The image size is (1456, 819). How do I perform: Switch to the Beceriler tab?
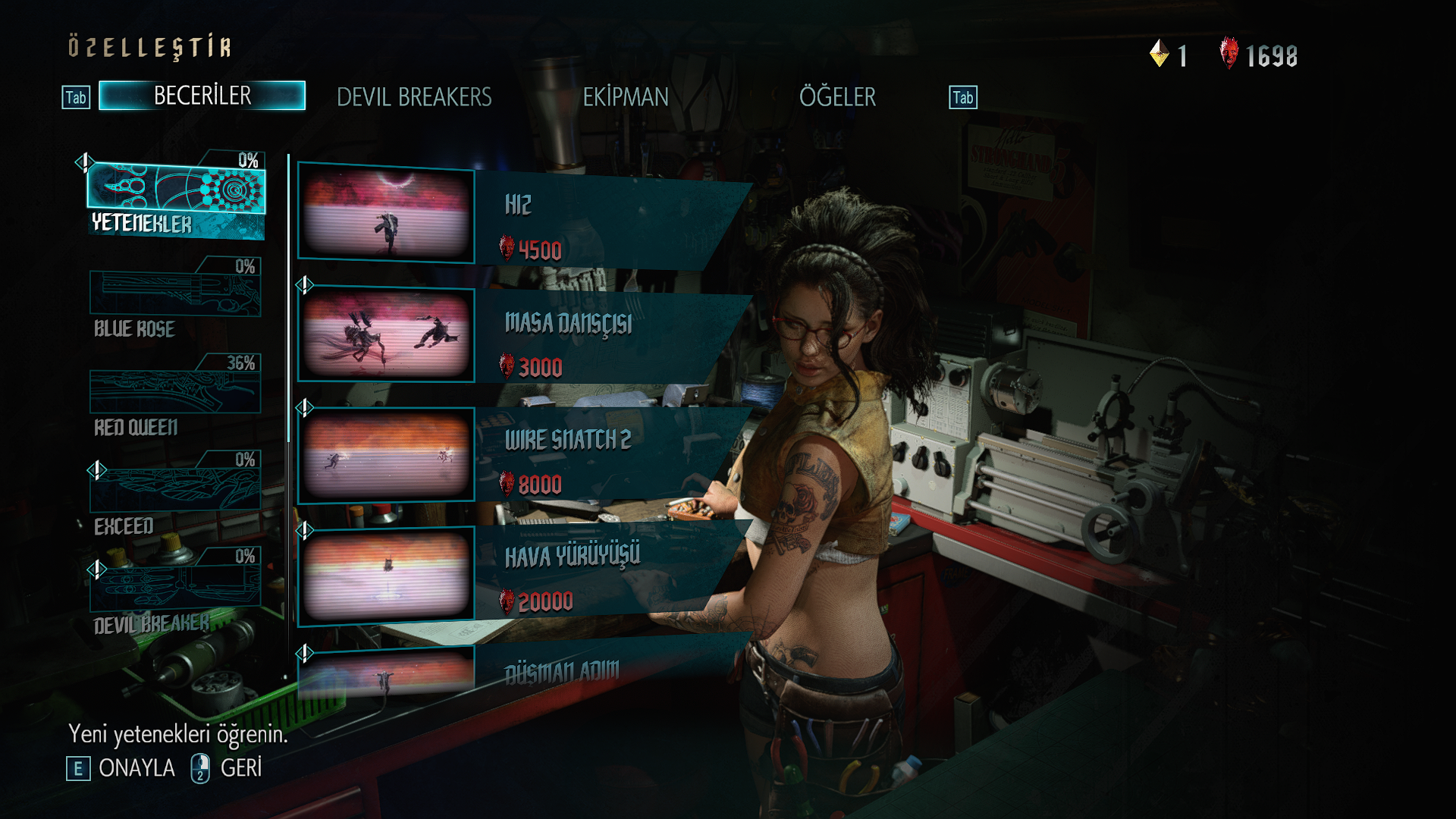coord(202,96)
